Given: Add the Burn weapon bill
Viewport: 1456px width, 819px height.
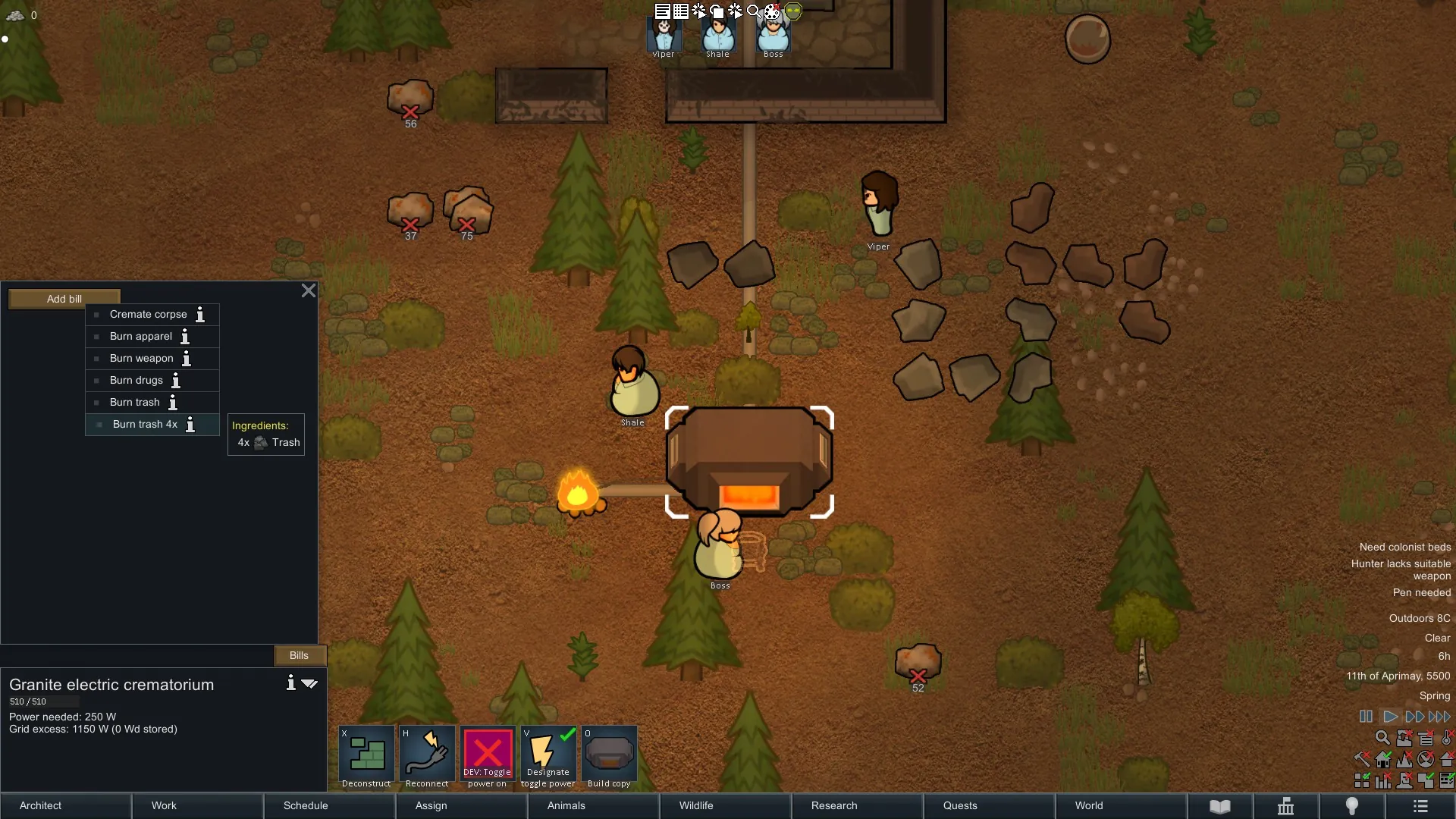Looking at the screenshot, I should pyautogui.click(x=141, y=358).
